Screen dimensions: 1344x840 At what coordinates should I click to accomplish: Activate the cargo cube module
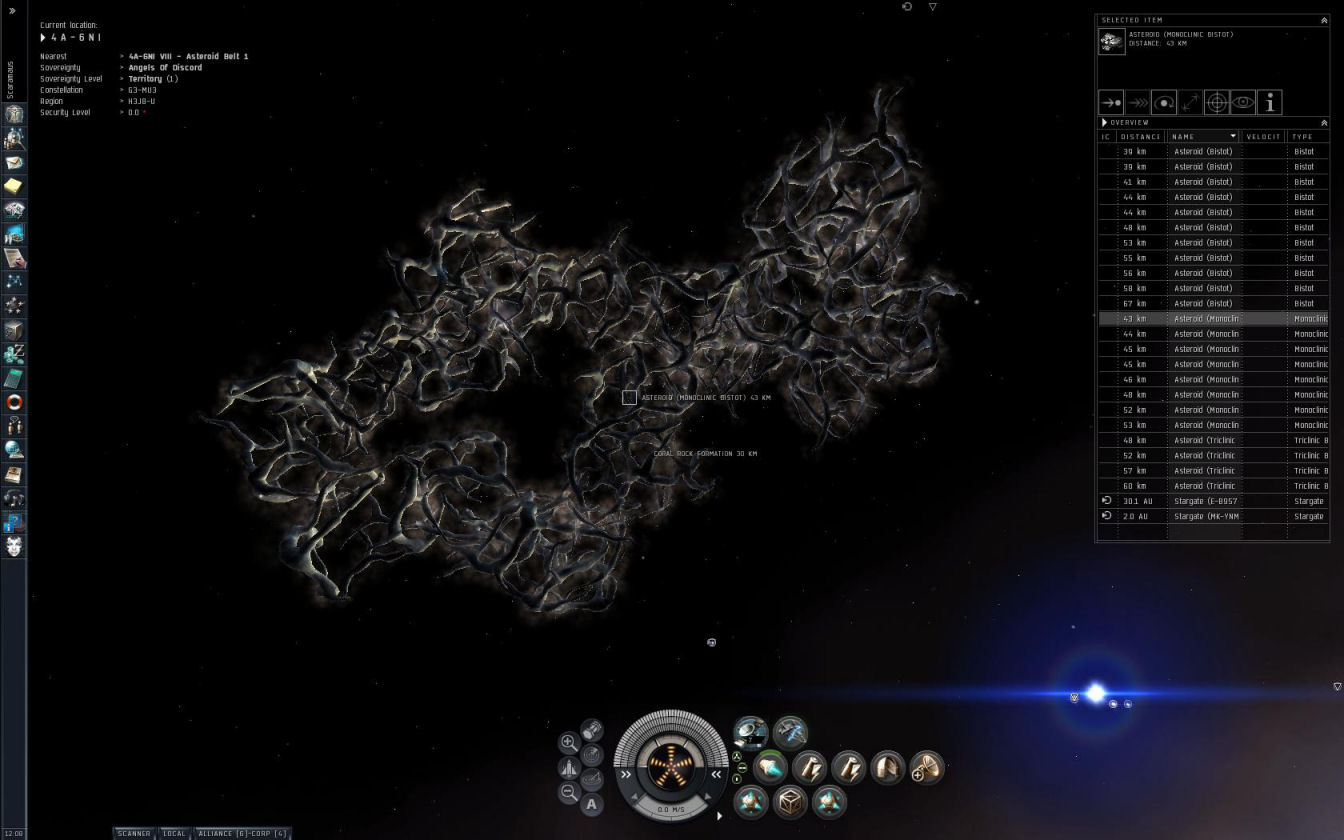(790, 802)
